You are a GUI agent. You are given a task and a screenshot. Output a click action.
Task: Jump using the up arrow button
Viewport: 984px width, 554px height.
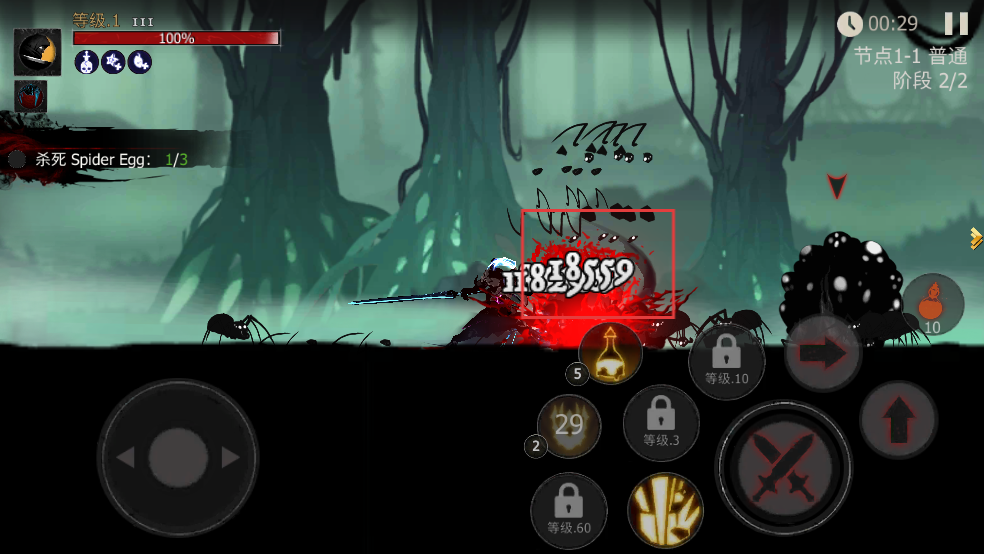pyautogui.click(x=898, y=418)
